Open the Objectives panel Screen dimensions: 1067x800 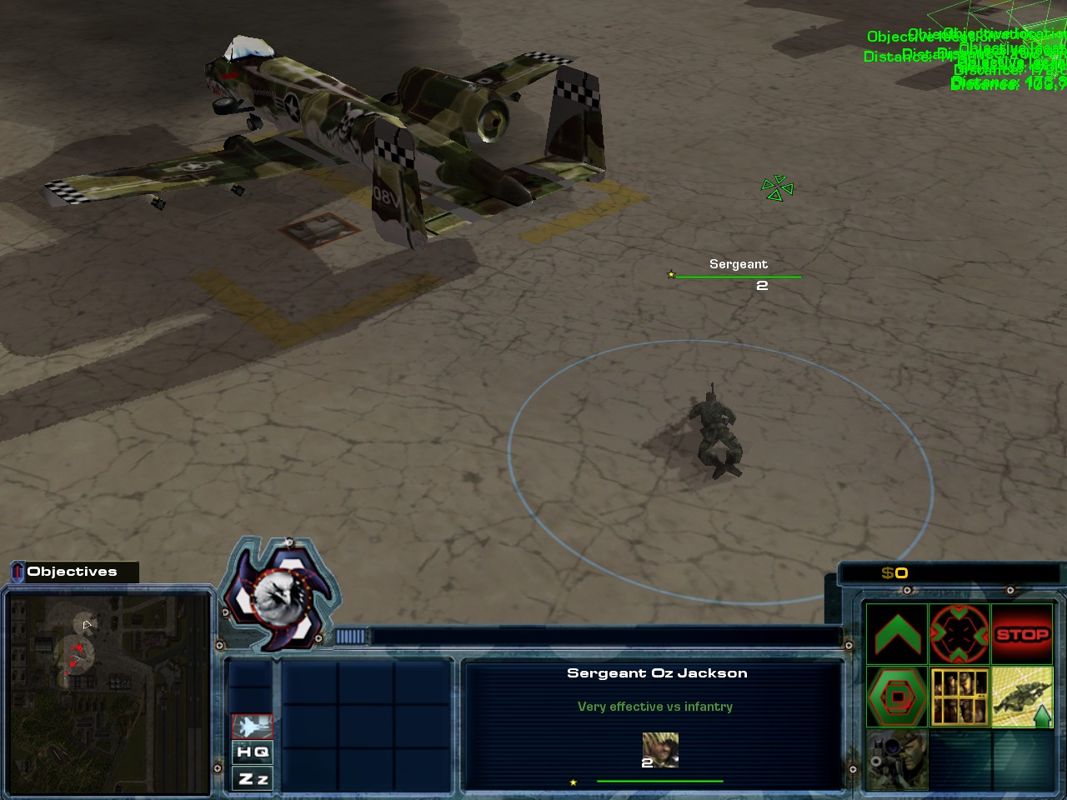coord(72,572)
